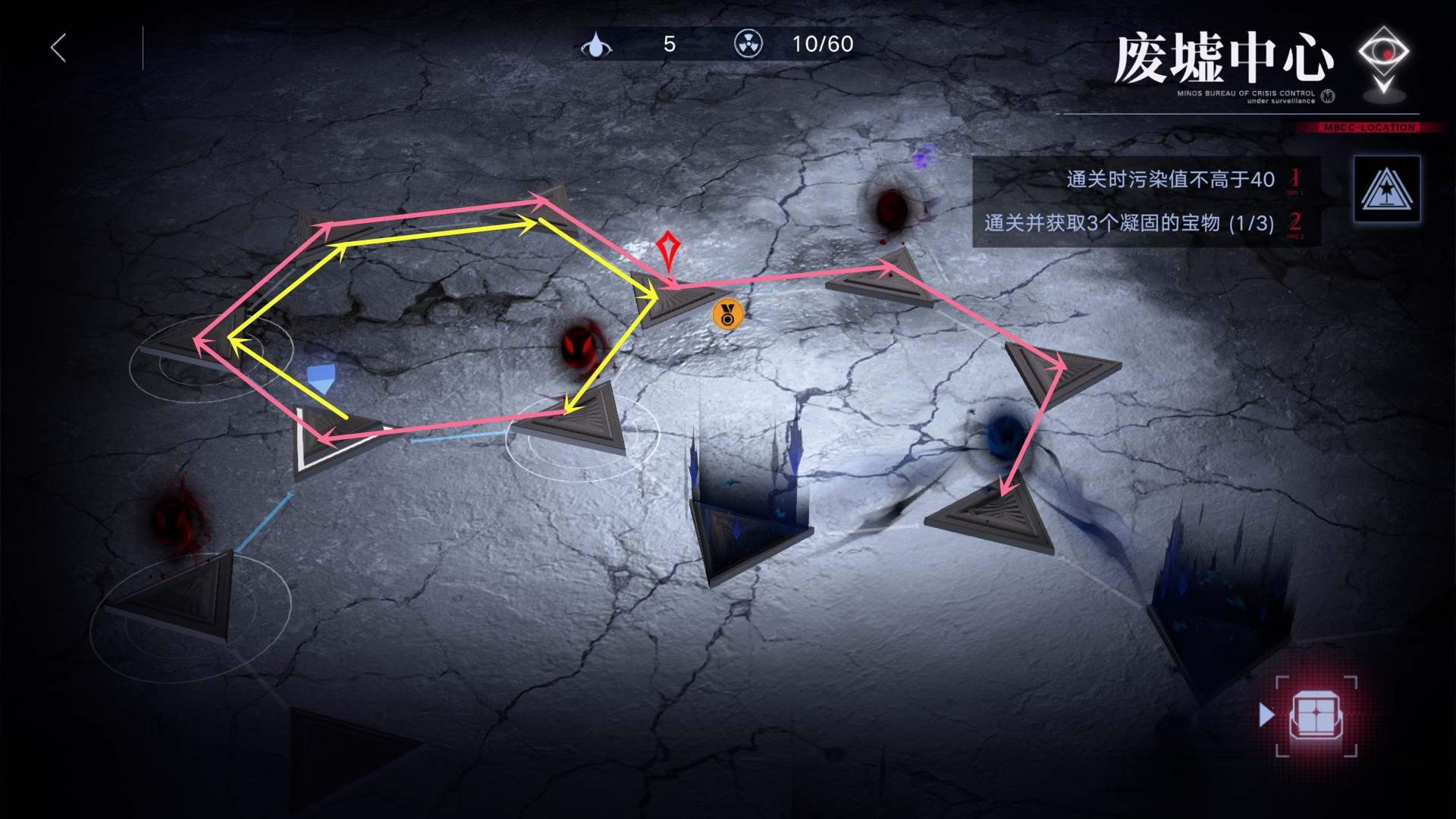The height and width of the screenshot is (819, 1456).
Task: Go back using the top-left arrow
Action: click(59, 48)
